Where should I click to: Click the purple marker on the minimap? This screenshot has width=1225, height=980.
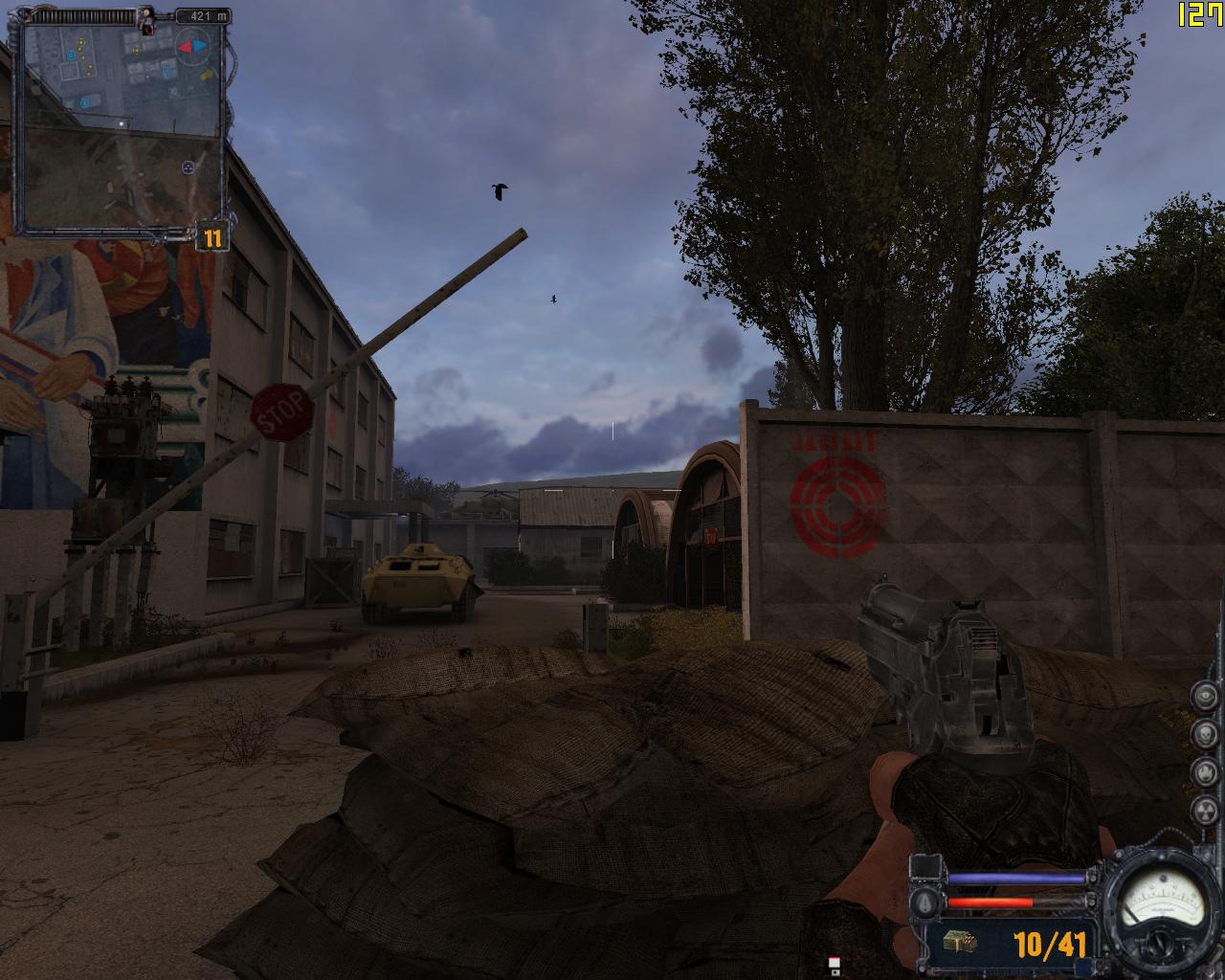click(x=188, y=167)
